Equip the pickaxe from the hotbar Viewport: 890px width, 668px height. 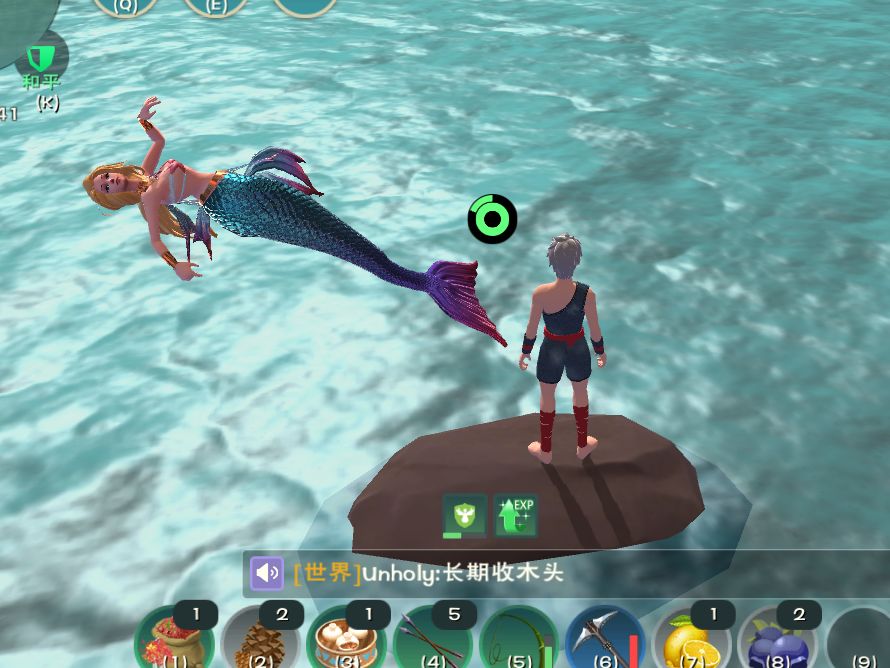tap(606, 640)
